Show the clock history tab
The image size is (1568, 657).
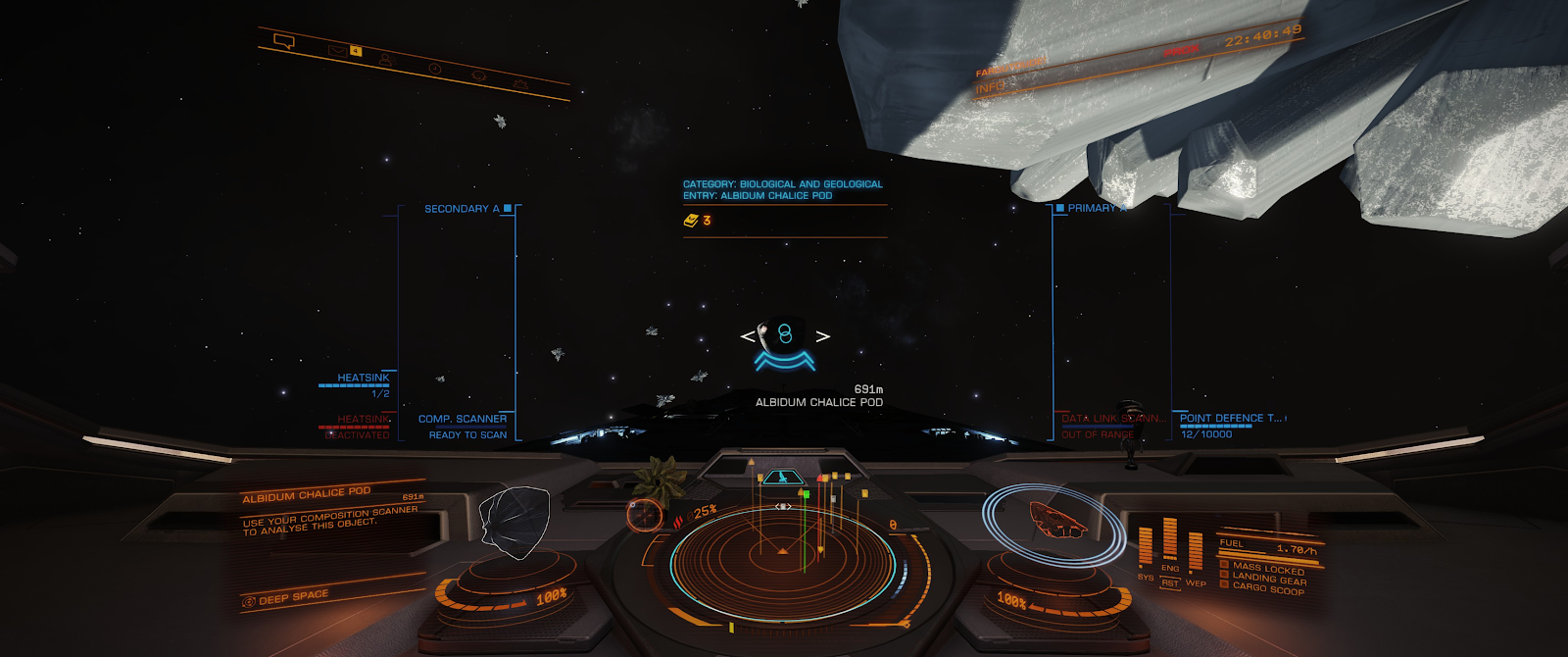pos(434,69)
